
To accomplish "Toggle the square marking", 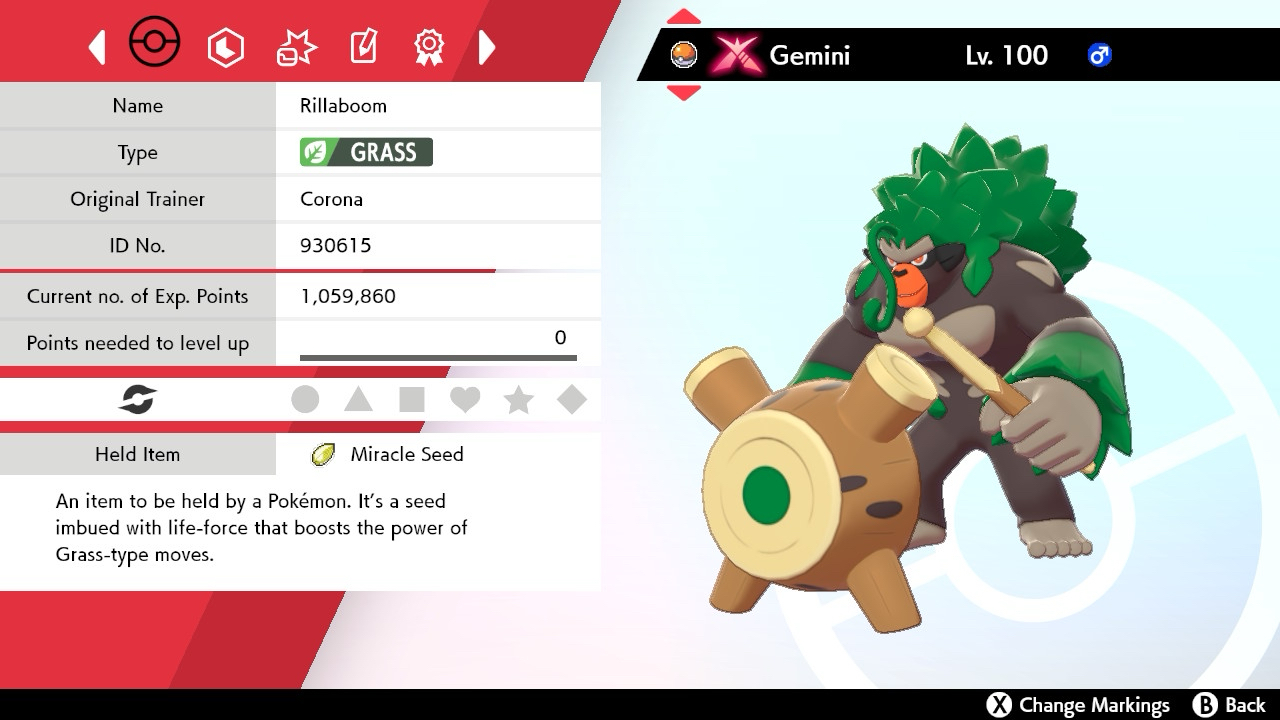I will 411,400.
